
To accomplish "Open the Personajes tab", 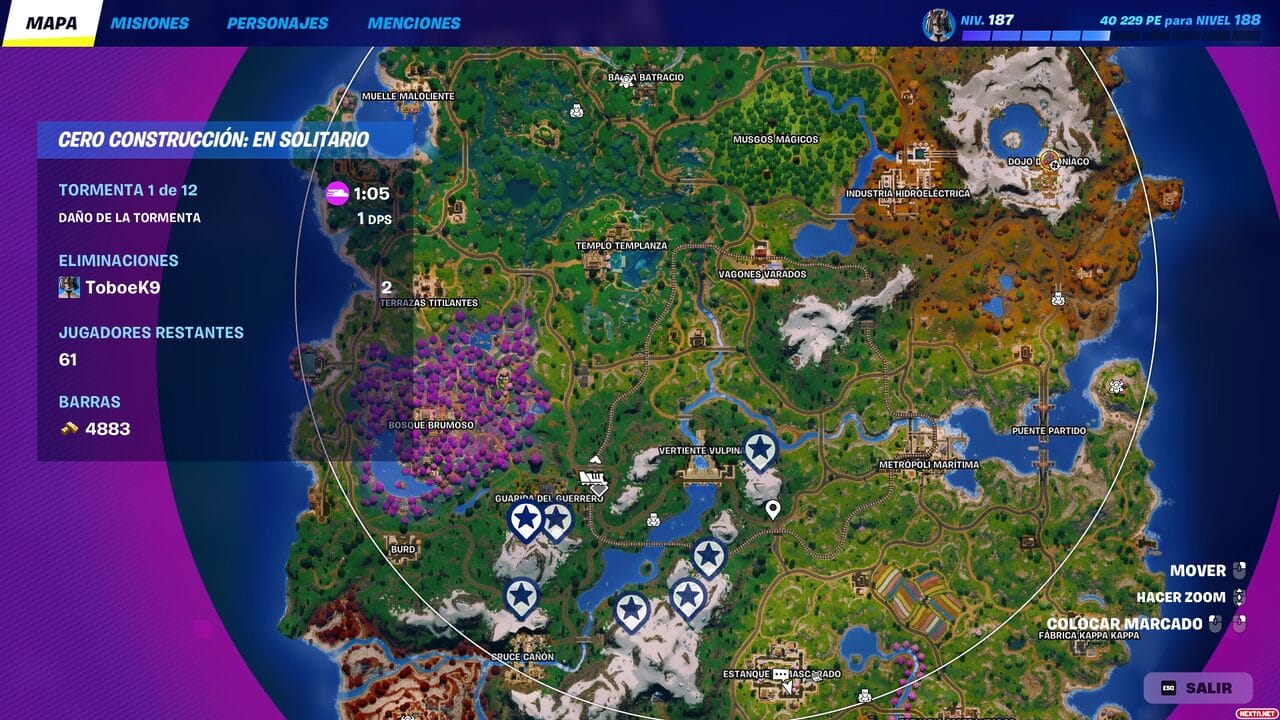I will tap(277, 23).
